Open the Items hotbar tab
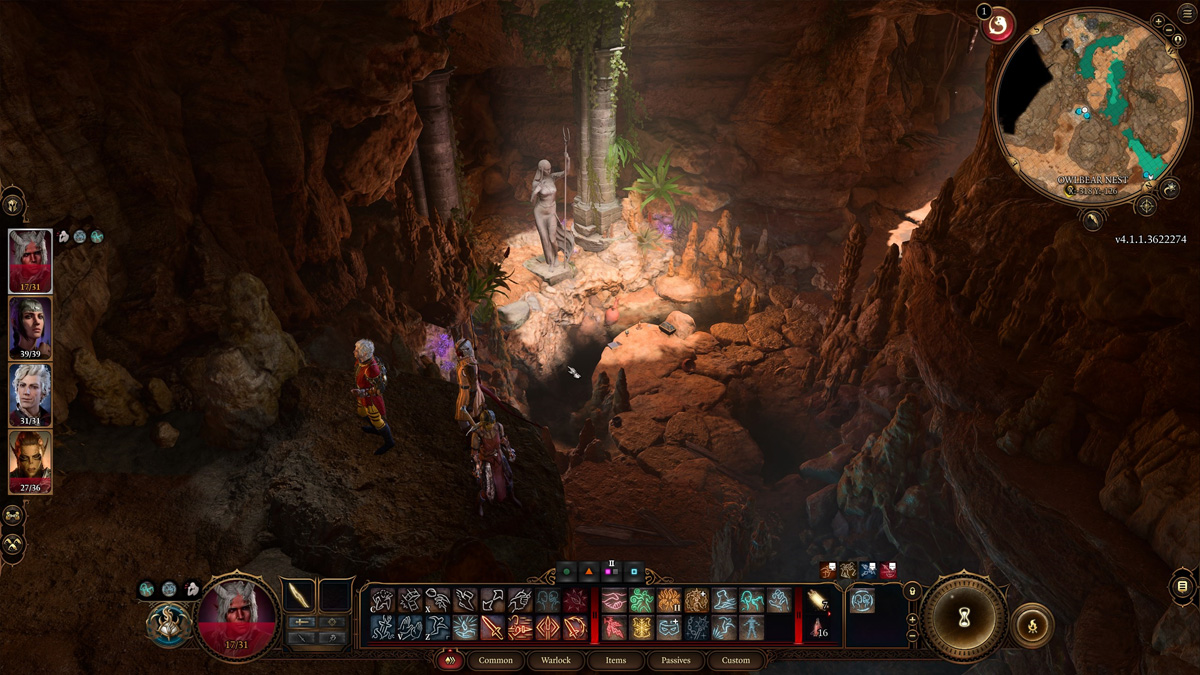The height and width of the screenshot is (675, 1200). tap(616, 660)
